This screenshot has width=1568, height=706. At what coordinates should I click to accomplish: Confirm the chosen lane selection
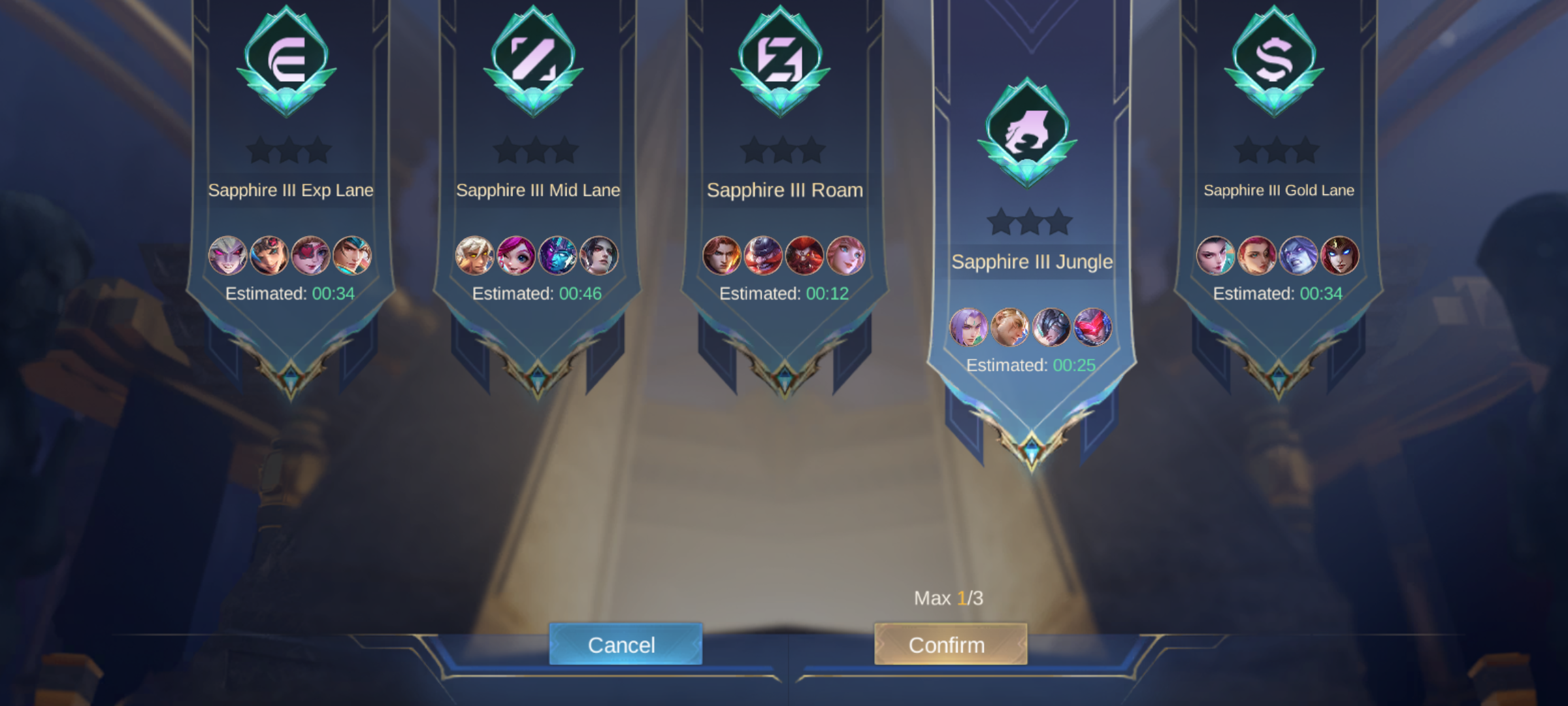(x=951, y=645)
